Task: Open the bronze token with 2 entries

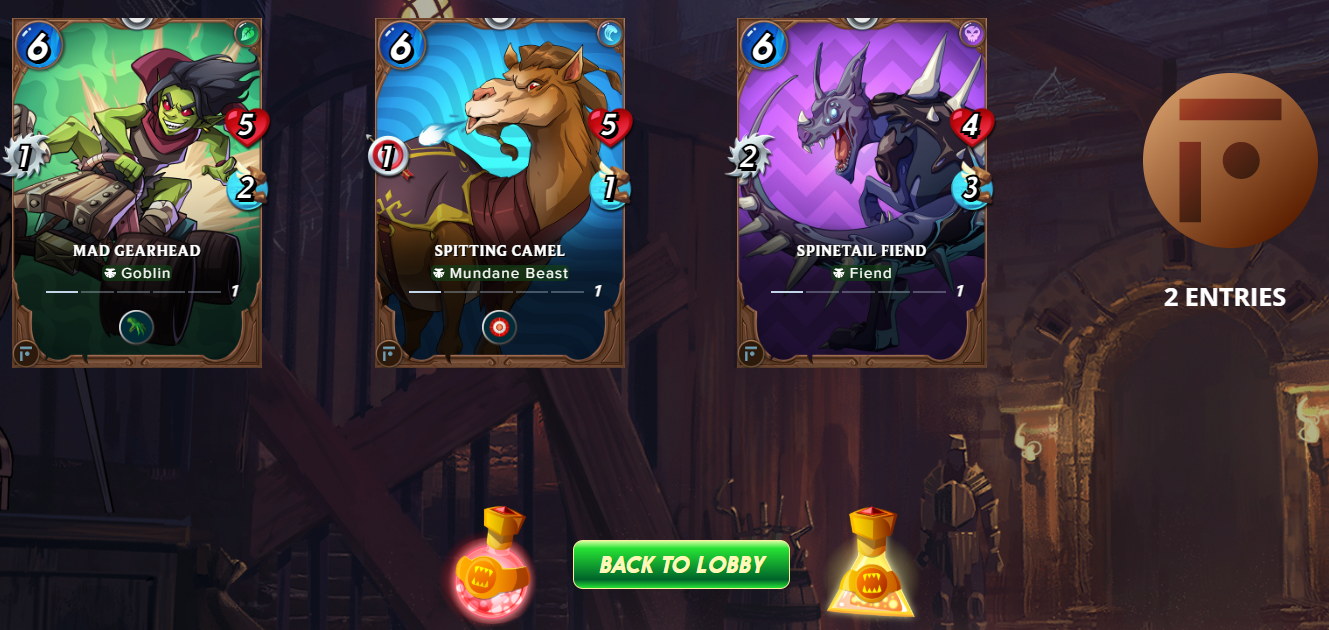Action: [x=1229, y=160]
